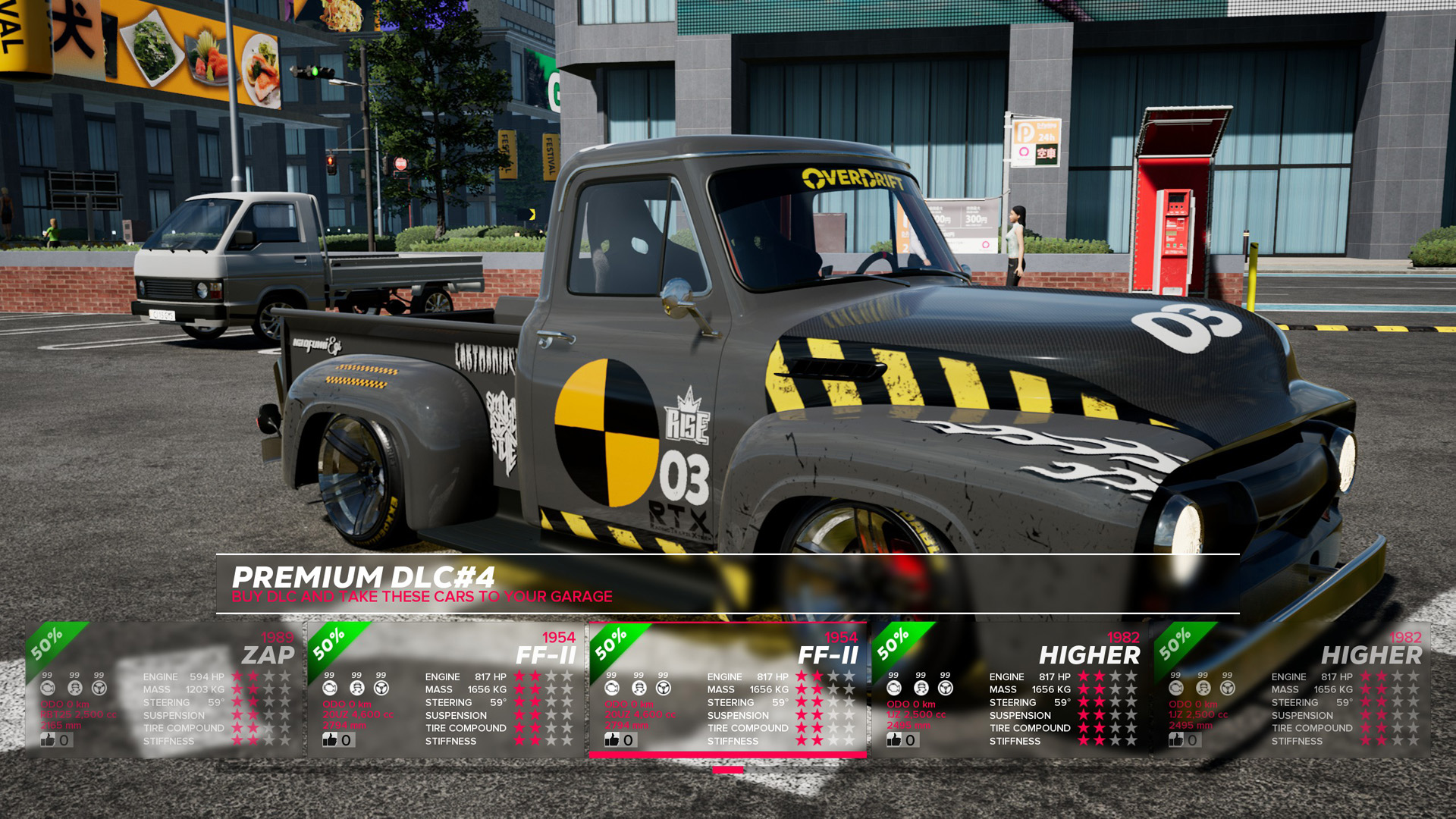The height and width of the screenshot is (819, 1456).
Task: Select the engine icon on the rightmost HIGHER card
Action: click(x=1175, y=689)
